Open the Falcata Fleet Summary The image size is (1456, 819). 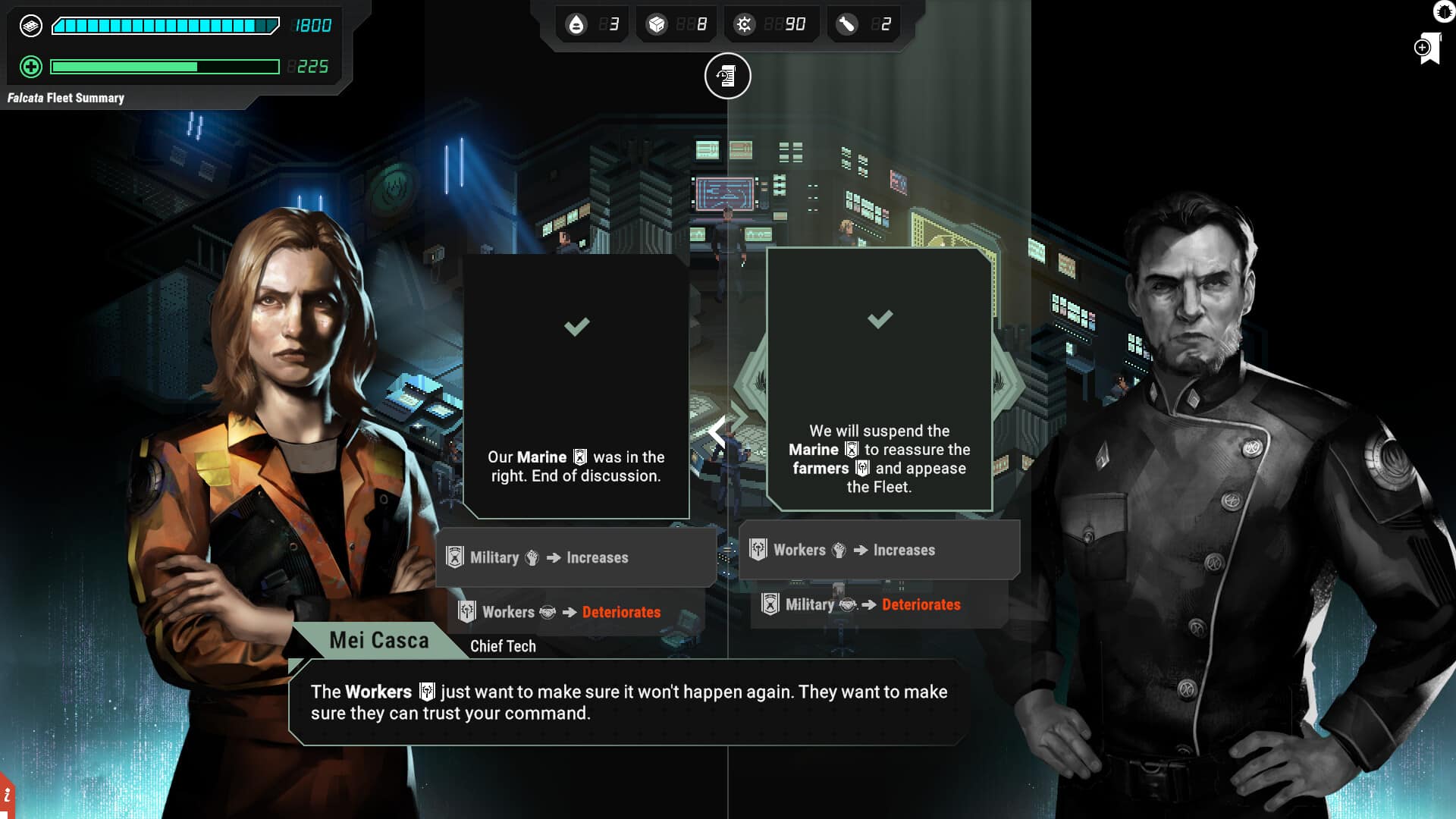pyautogui.click(x=66, y=98)
